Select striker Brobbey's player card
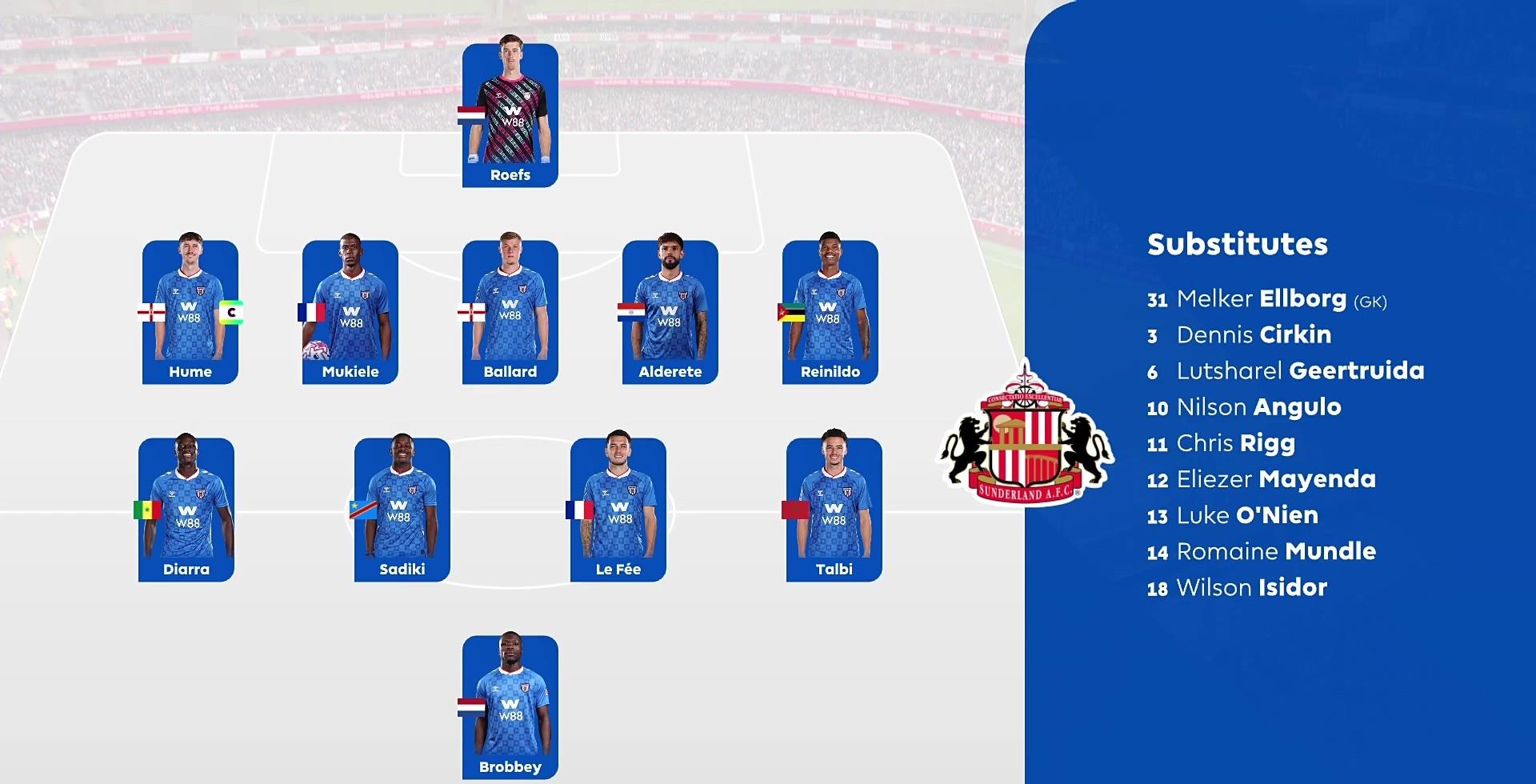This screenshot has height=784, width=1536. (510, 707)
